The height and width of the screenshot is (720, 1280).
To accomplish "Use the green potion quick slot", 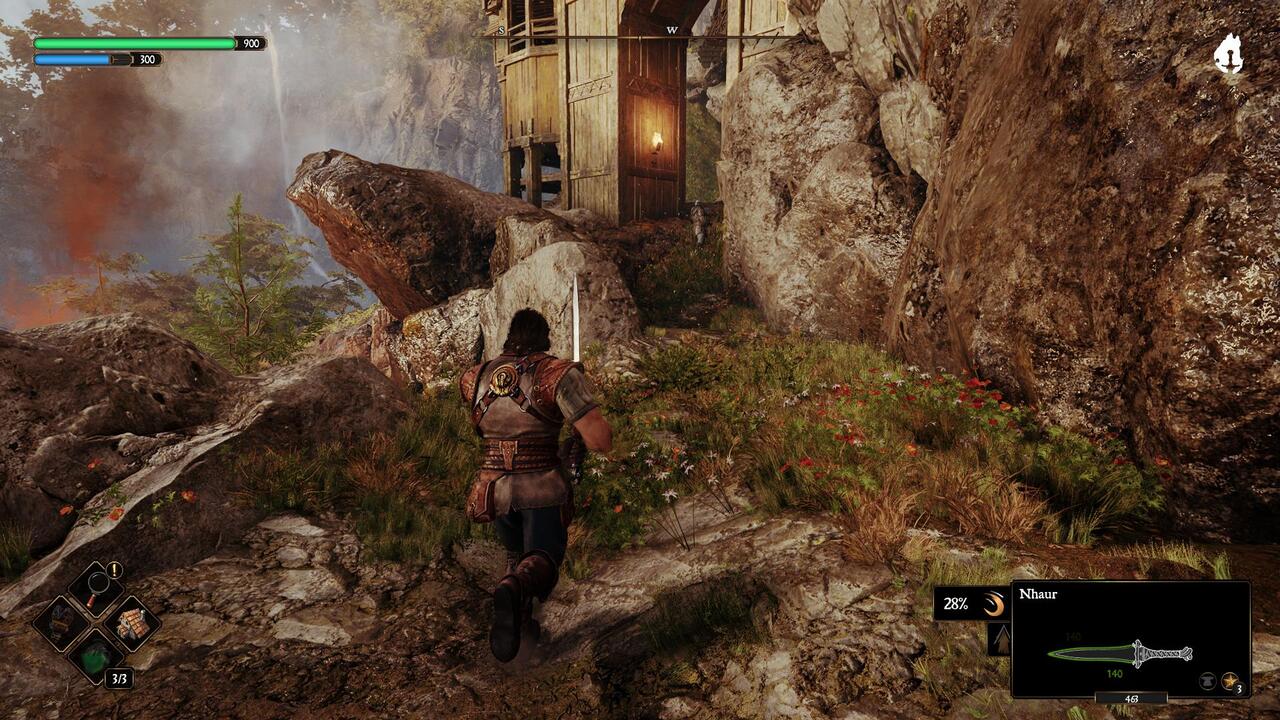I will point(96,658).
